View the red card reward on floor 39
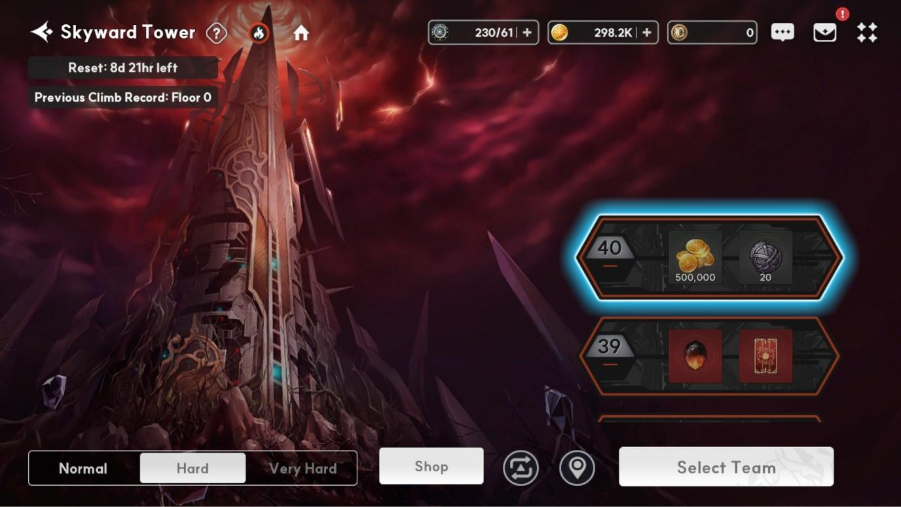901x507 pixels. coord(765,356)
